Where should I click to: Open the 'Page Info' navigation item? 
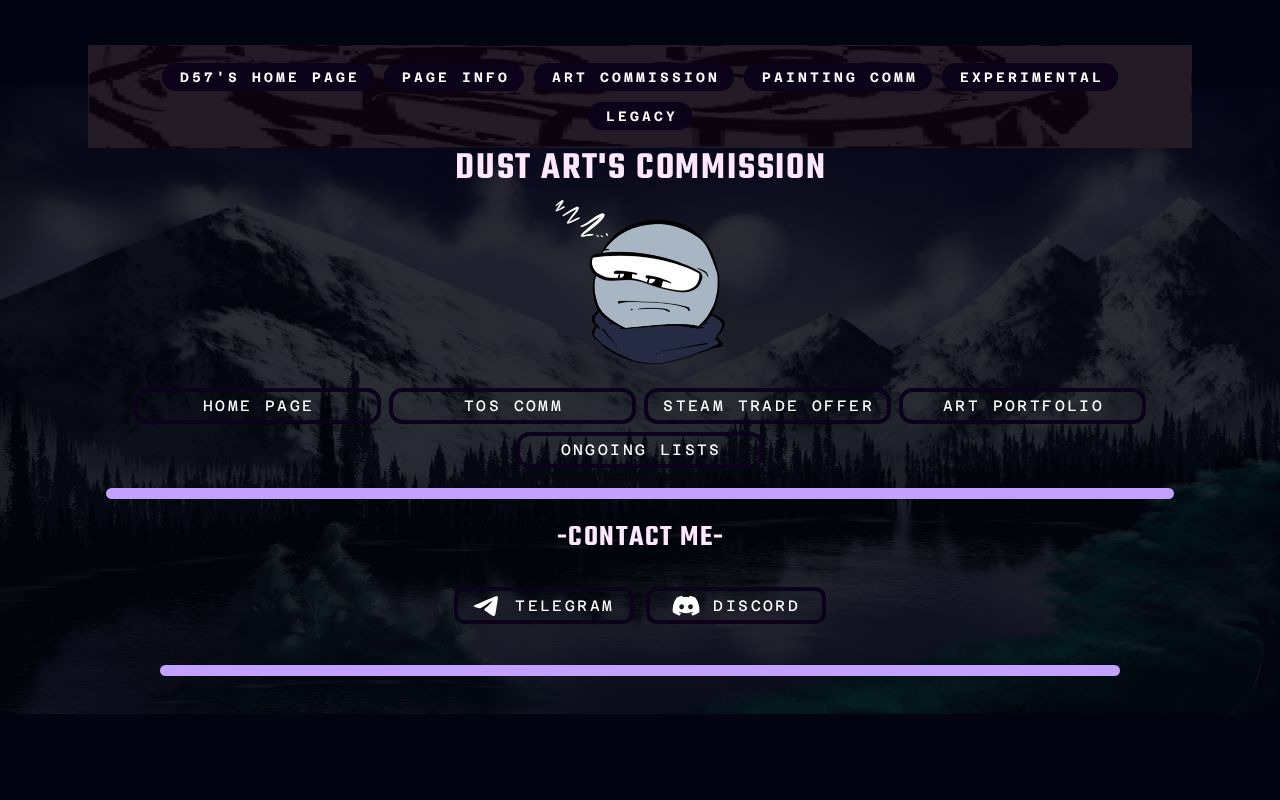click(x=454, y=77)
